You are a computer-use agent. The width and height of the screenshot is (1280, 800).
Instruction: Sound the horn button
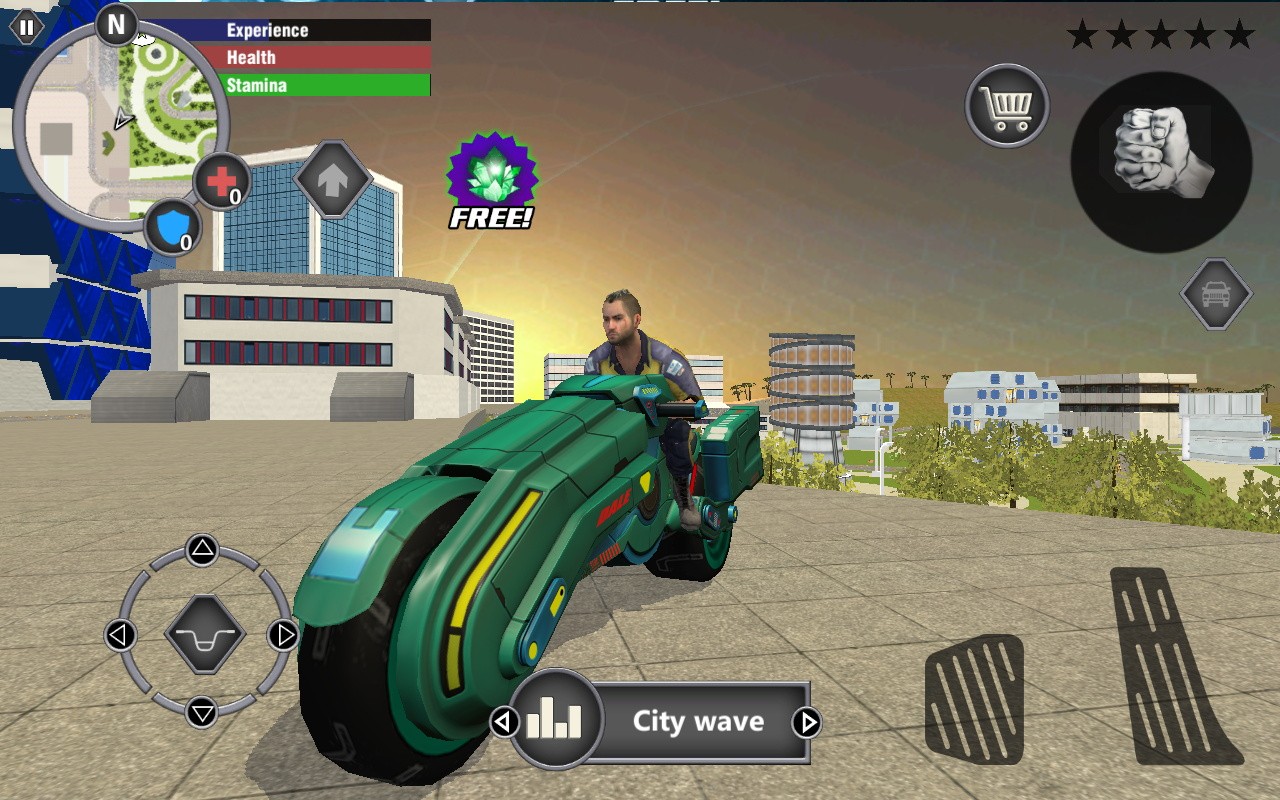pos(203,636)
